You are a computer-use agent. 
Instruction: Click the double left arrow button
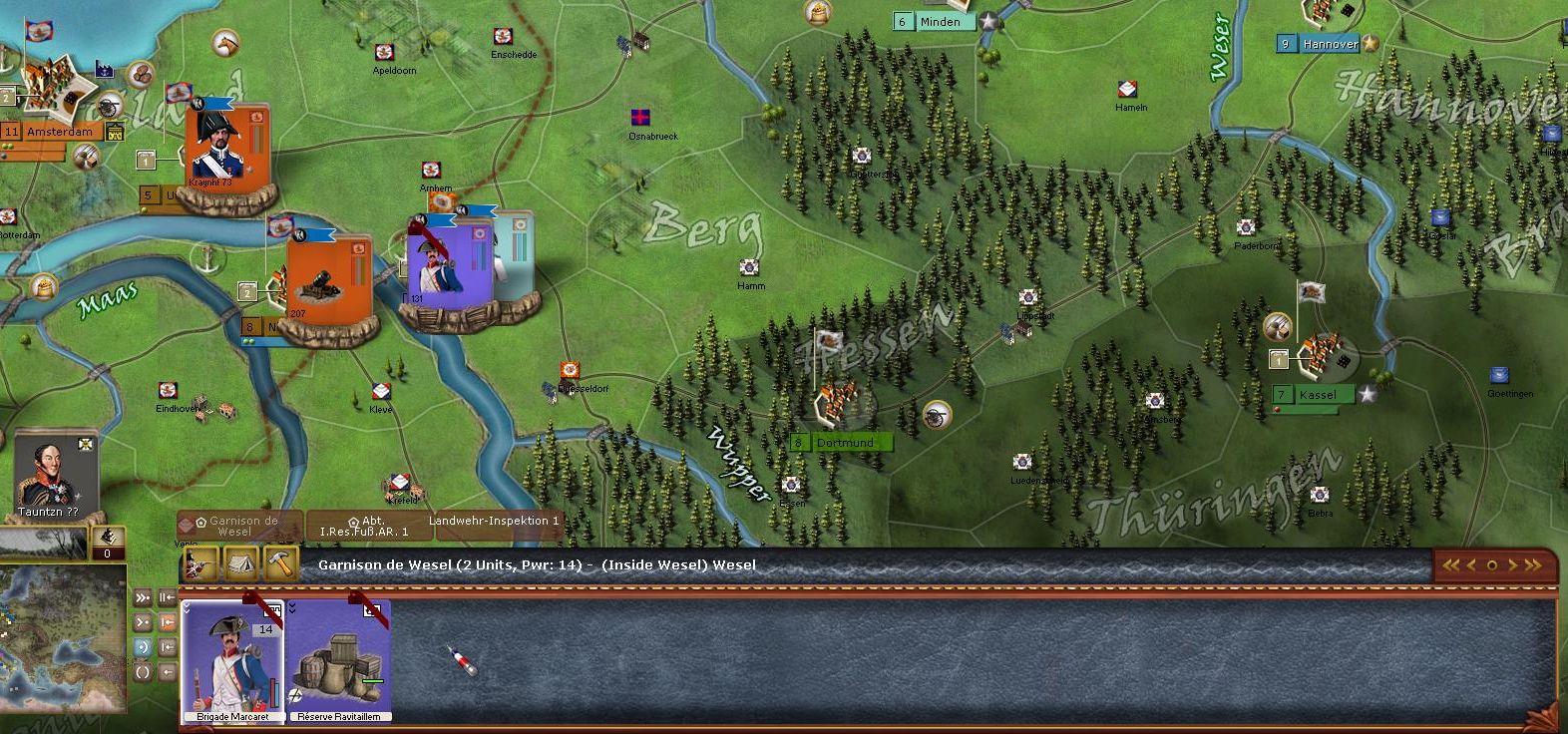click(1451, 565)
